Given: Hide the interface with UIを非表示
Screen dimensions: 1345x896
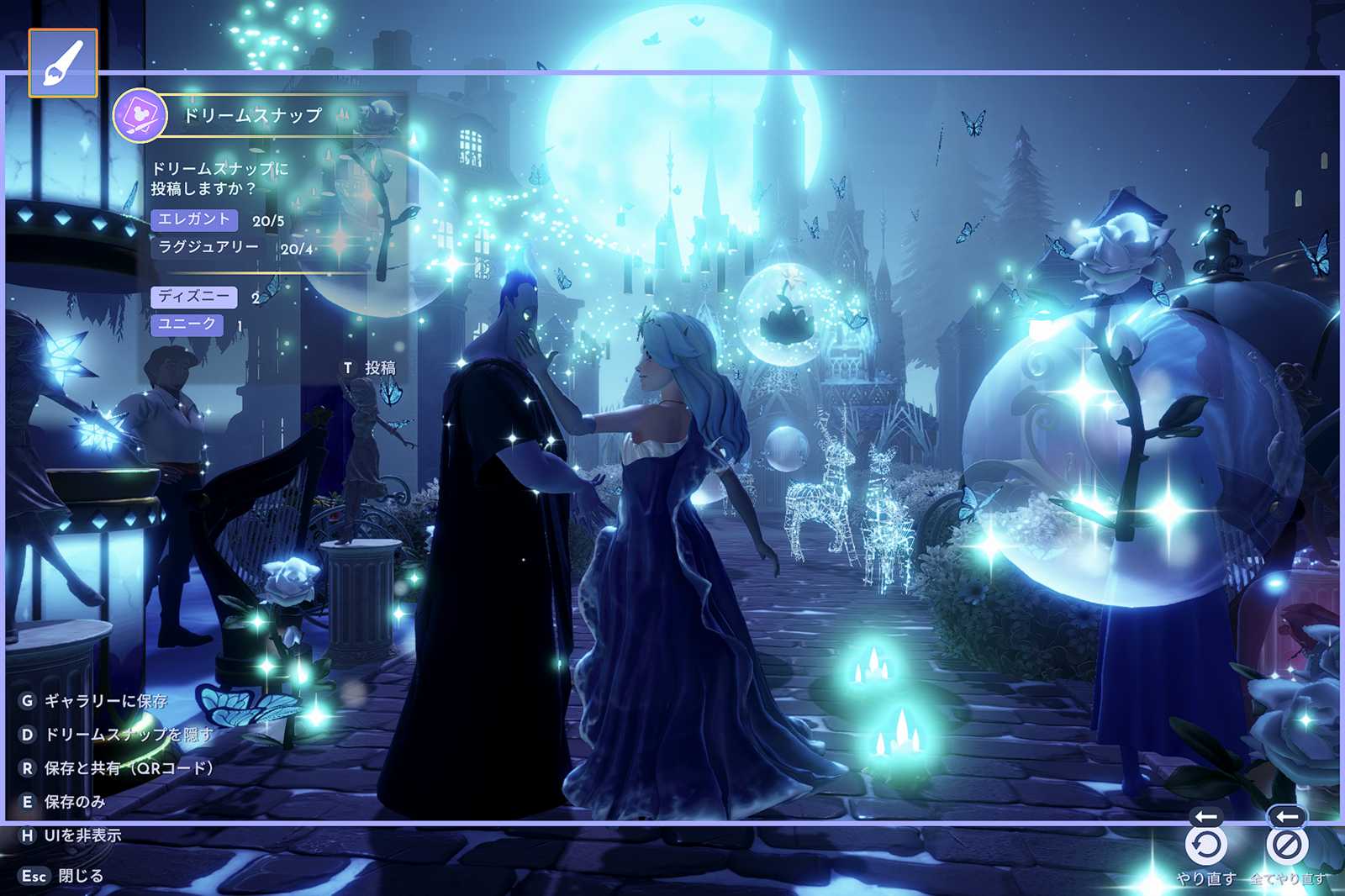Looking at the screenshot, I should 71,835.
